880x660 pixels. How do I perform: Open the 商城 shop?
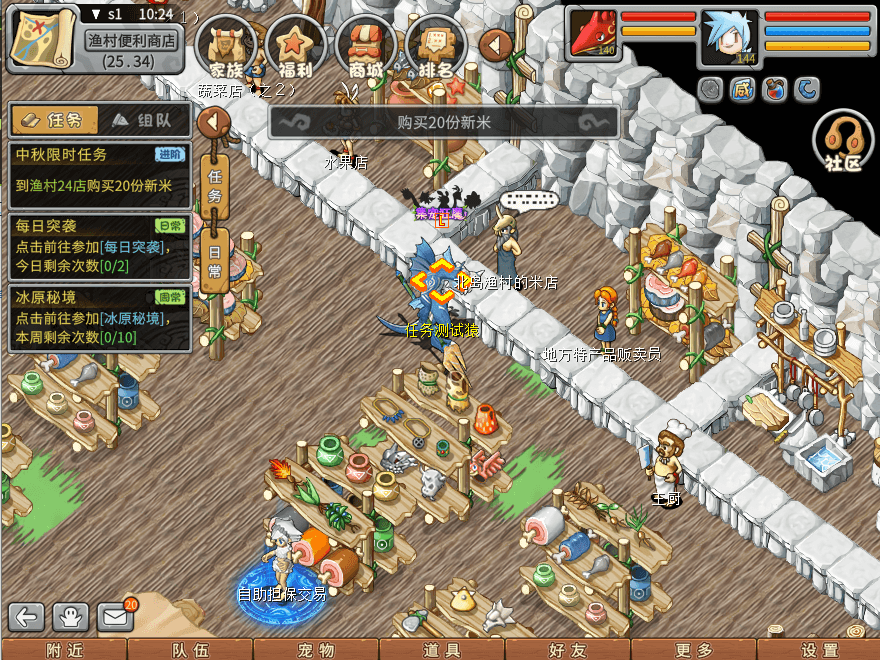tap(366, 45)
